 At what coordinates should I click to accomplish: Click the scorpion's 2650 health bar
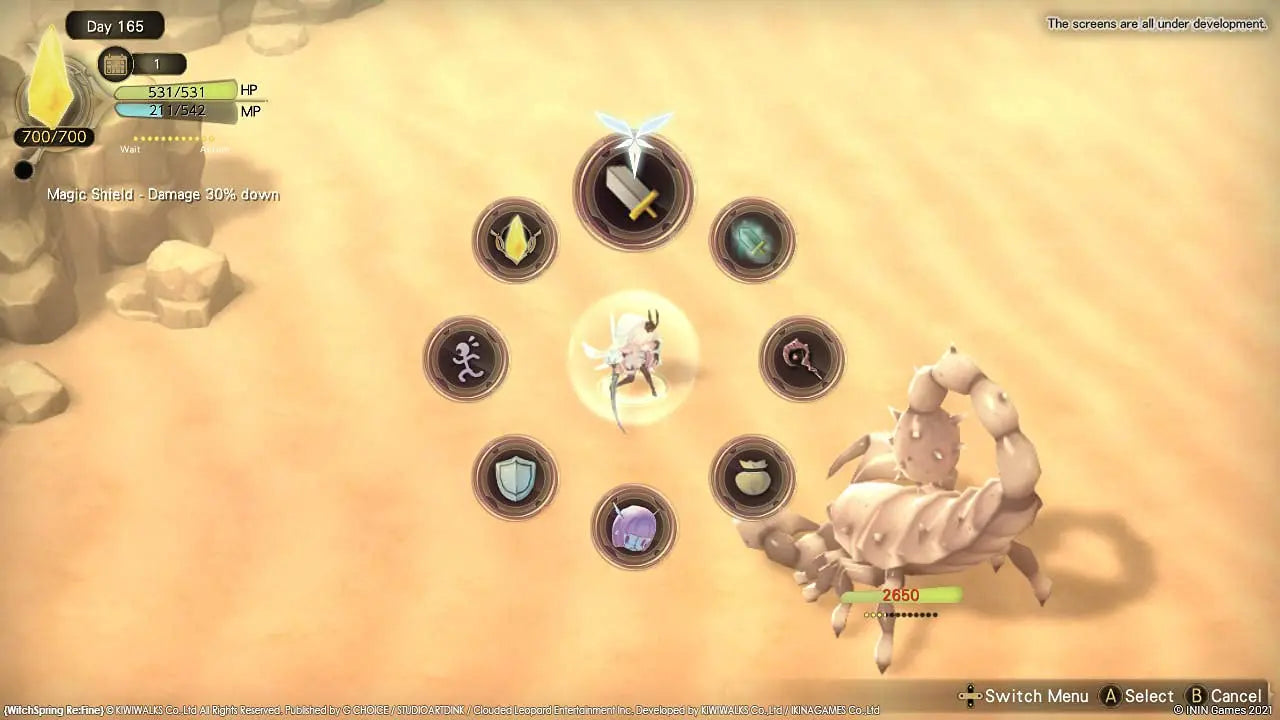pyautogui.click(x=898, y=594)
